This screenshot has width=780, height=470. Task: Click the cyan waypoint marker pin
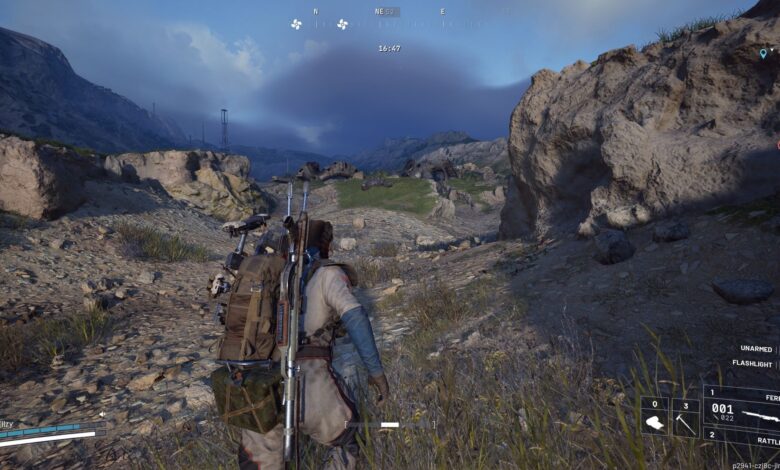(x=763, y=52)
